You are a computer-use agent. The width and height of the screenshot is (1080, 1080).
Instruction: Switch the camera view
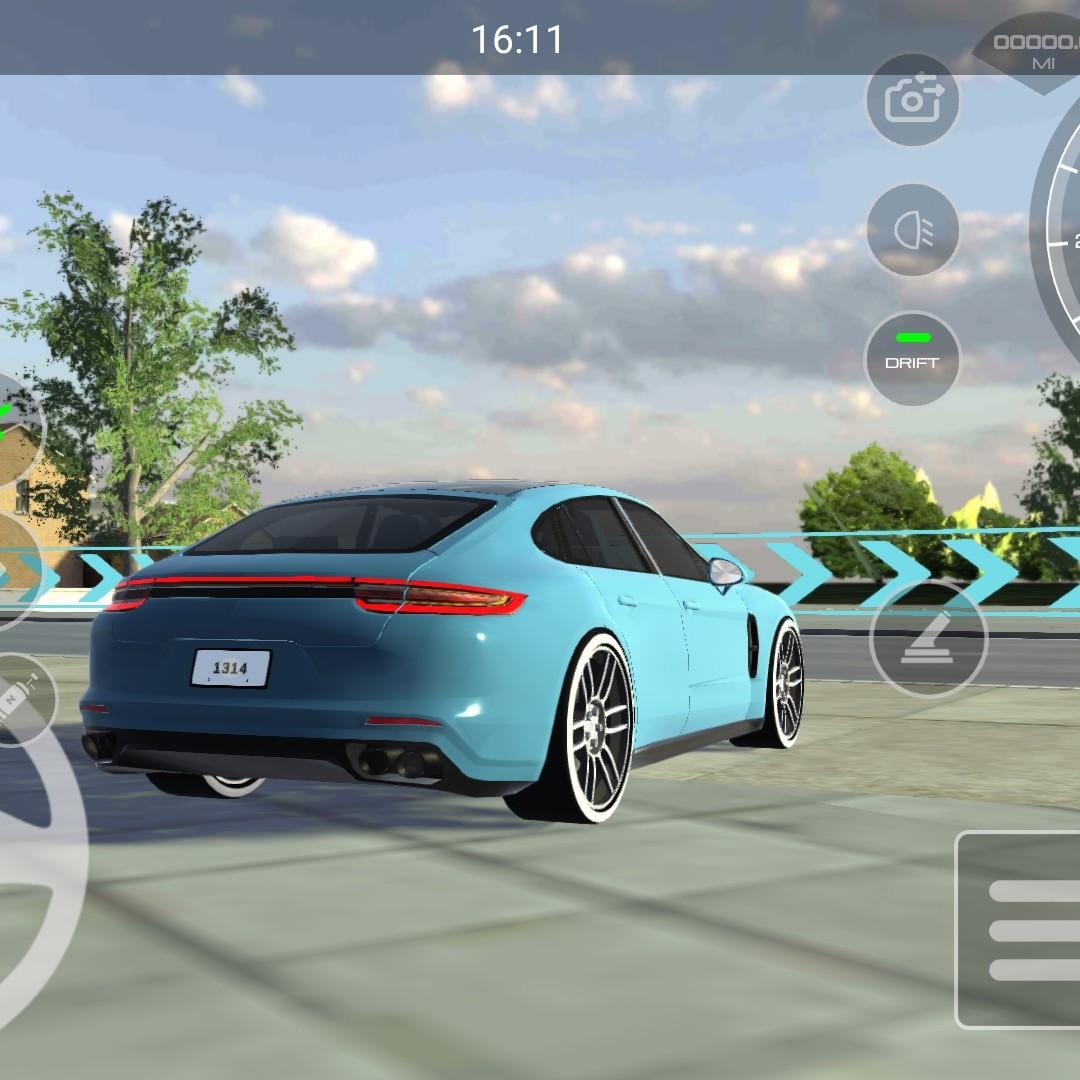[x=912, y=100]
